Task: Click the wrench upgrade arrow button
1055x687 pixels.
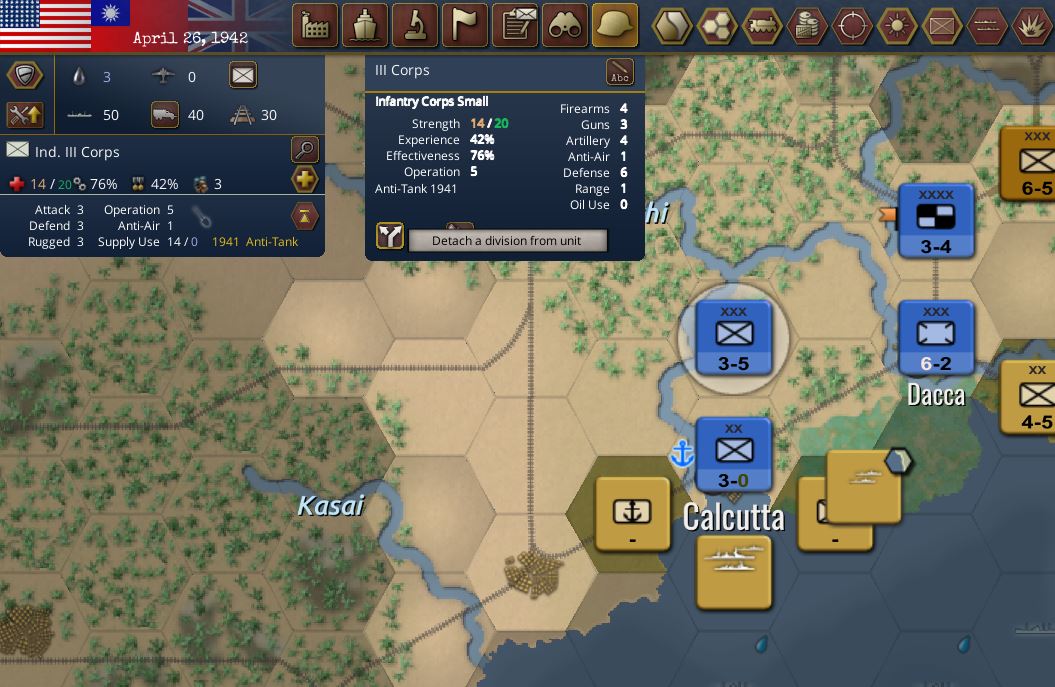Action: (25, 115)
